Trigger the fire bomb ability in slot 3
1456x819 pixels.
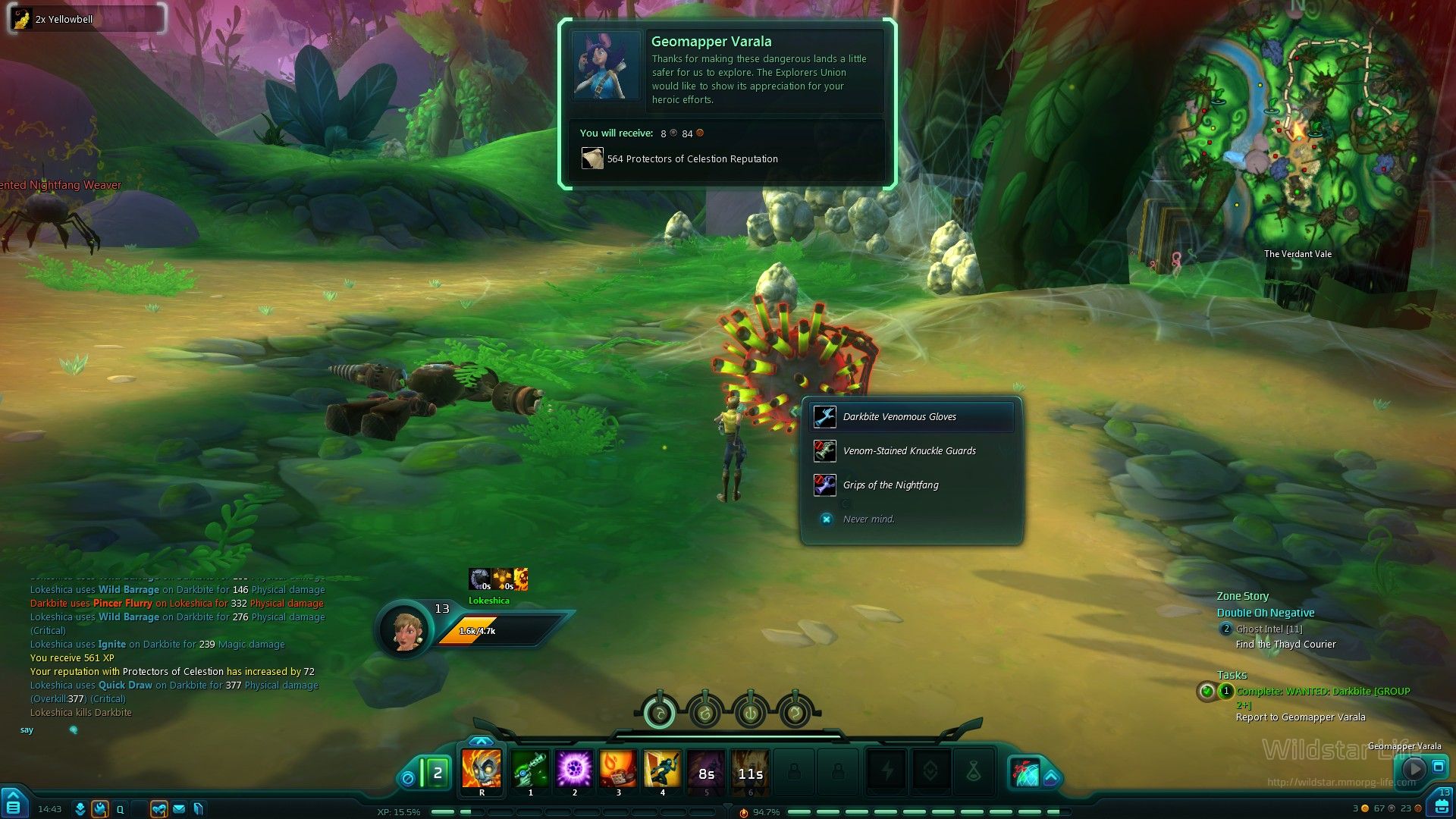[618, 770]
